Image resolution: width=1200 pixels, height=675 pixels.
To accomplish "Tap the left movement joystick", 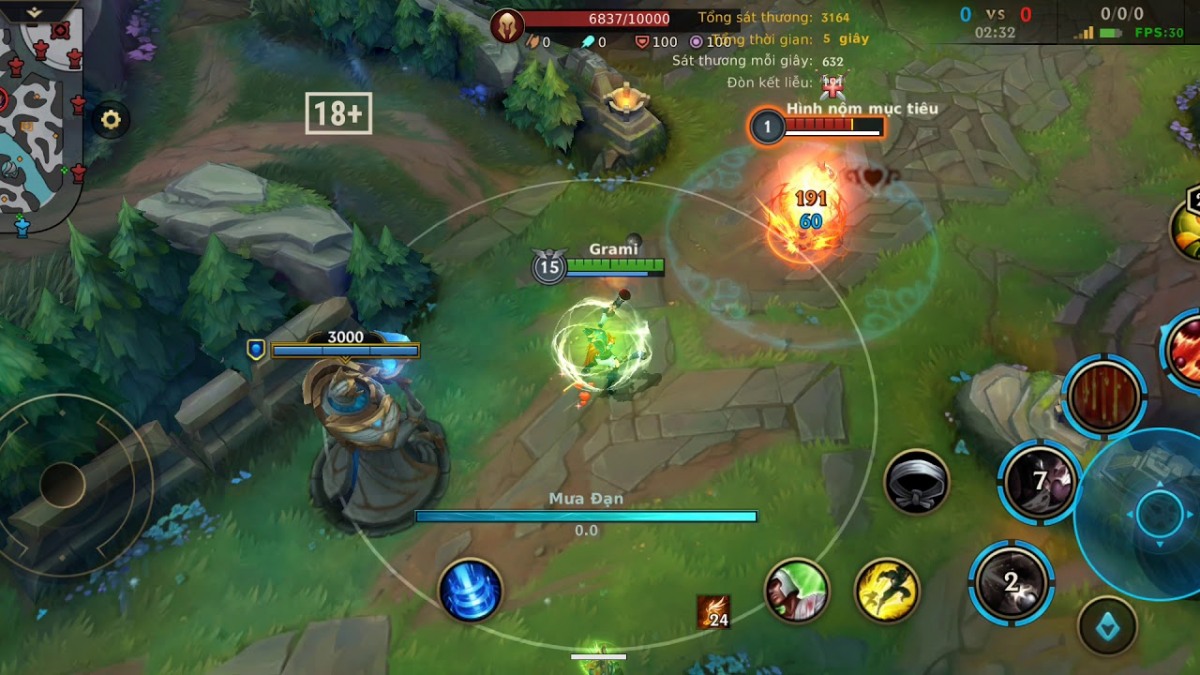I will pyautogui.click(x=62, y=486).
